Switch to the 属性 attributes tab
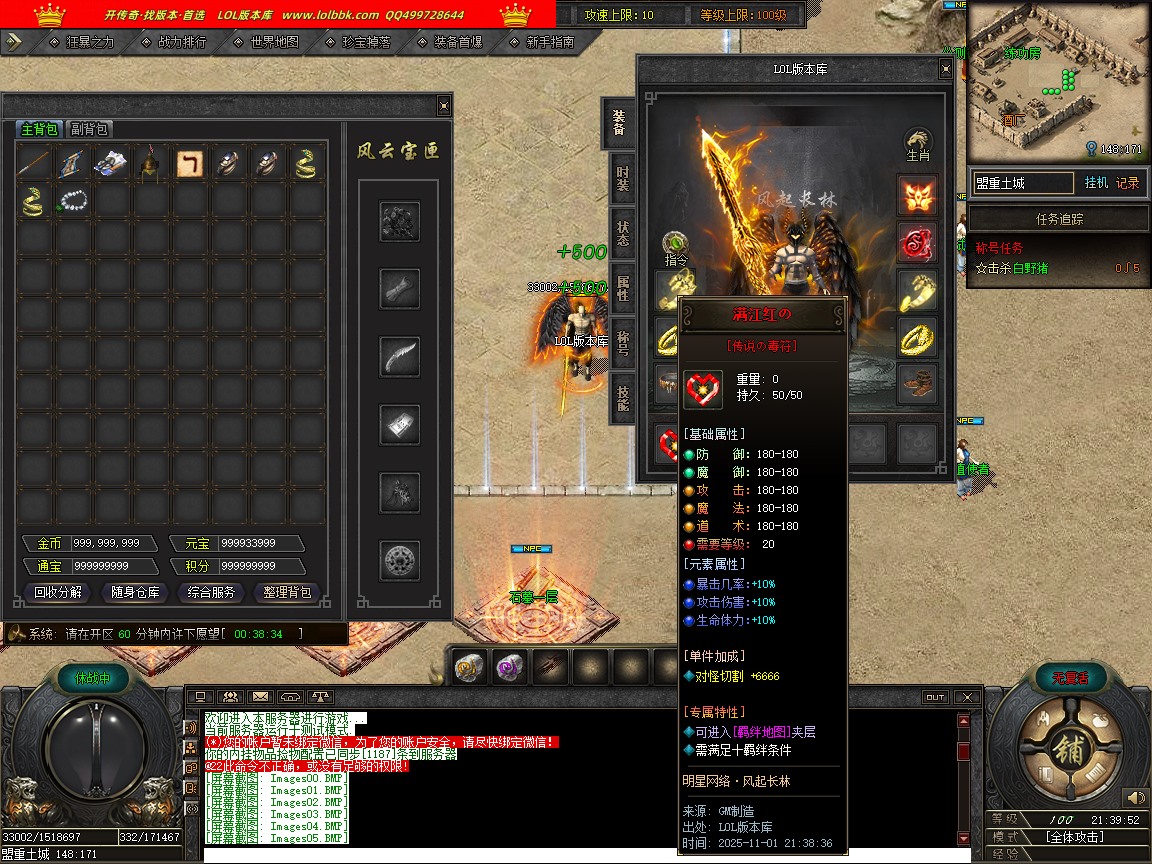1152x864 pixels. click(622, 290)
